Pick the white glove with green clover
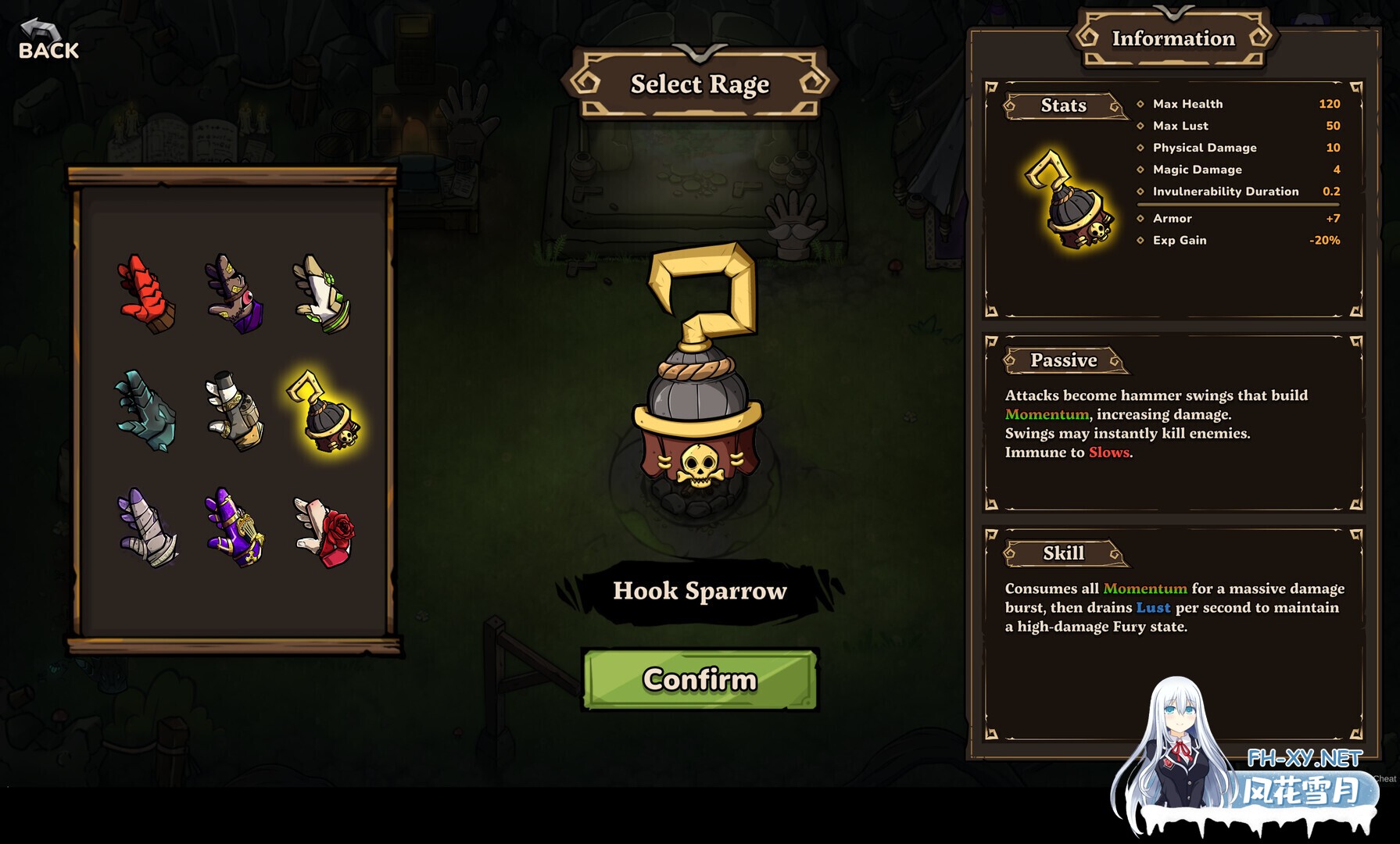The image size is (1400, 844). pos(322,294)
